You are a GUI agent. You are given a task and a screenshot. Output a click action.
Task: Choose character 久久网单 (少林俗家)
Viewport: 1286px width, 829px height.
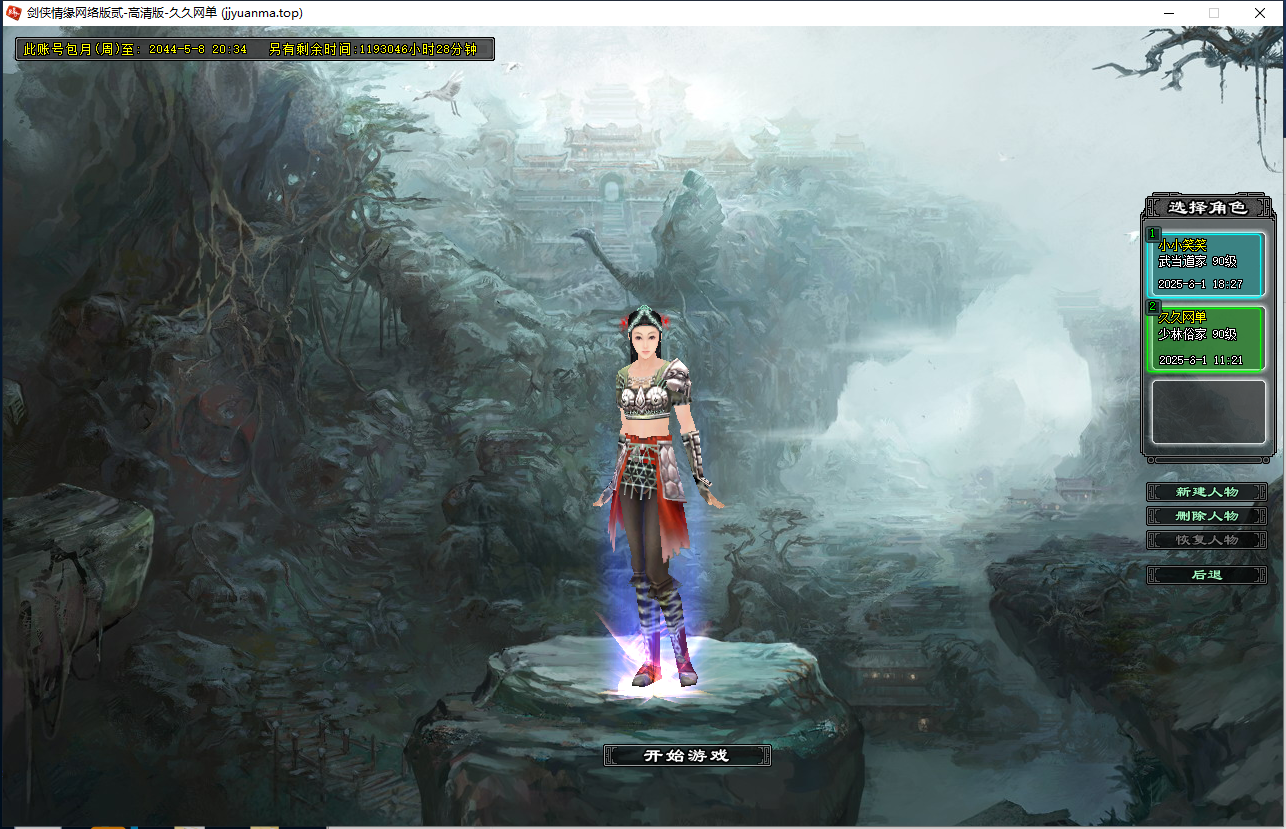tap(1207, 340)
